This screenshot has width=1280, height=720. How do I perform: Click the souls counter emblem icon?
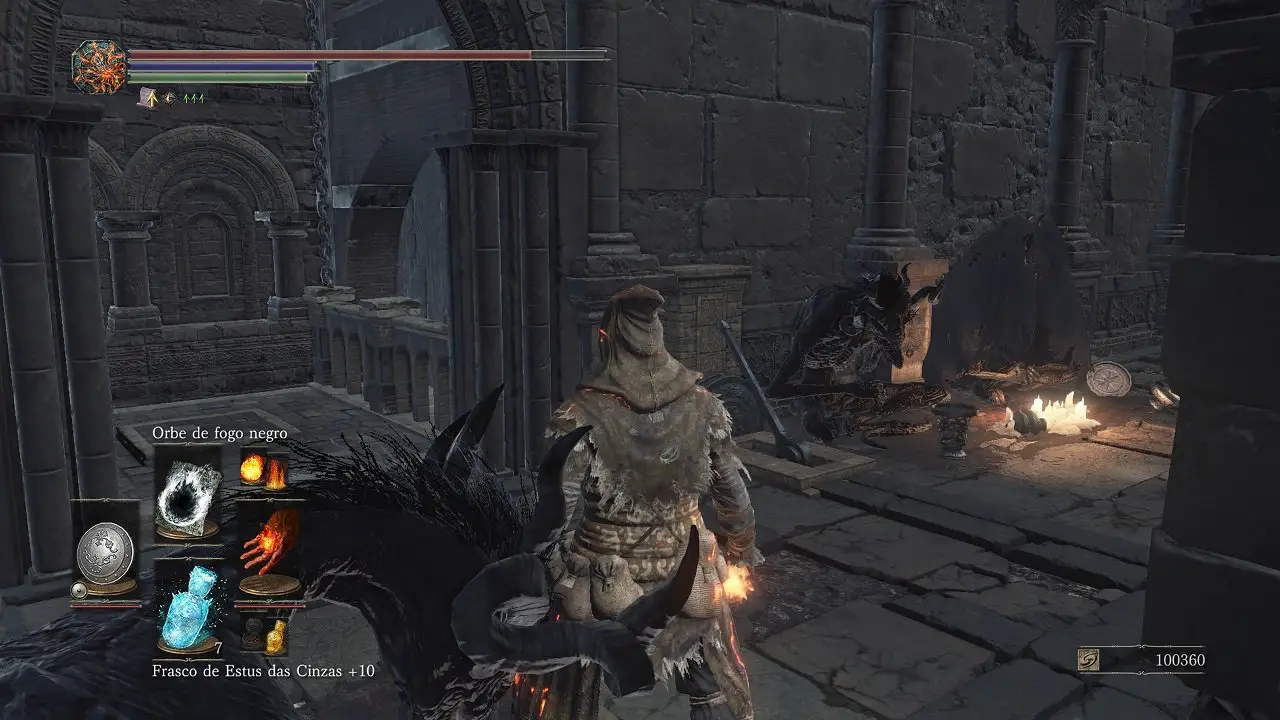pos(1089,660)
